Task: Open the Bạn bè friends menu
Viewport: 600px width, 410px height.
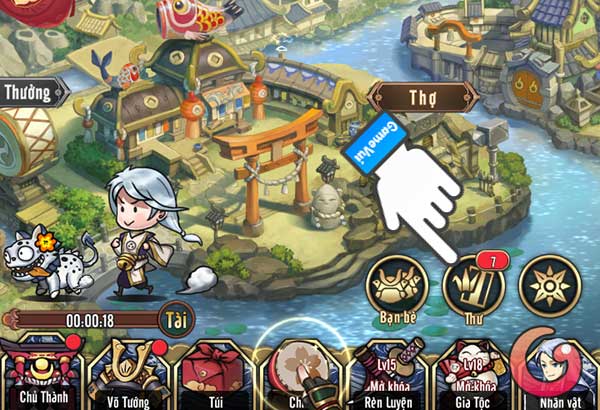Action: [395, 288]
